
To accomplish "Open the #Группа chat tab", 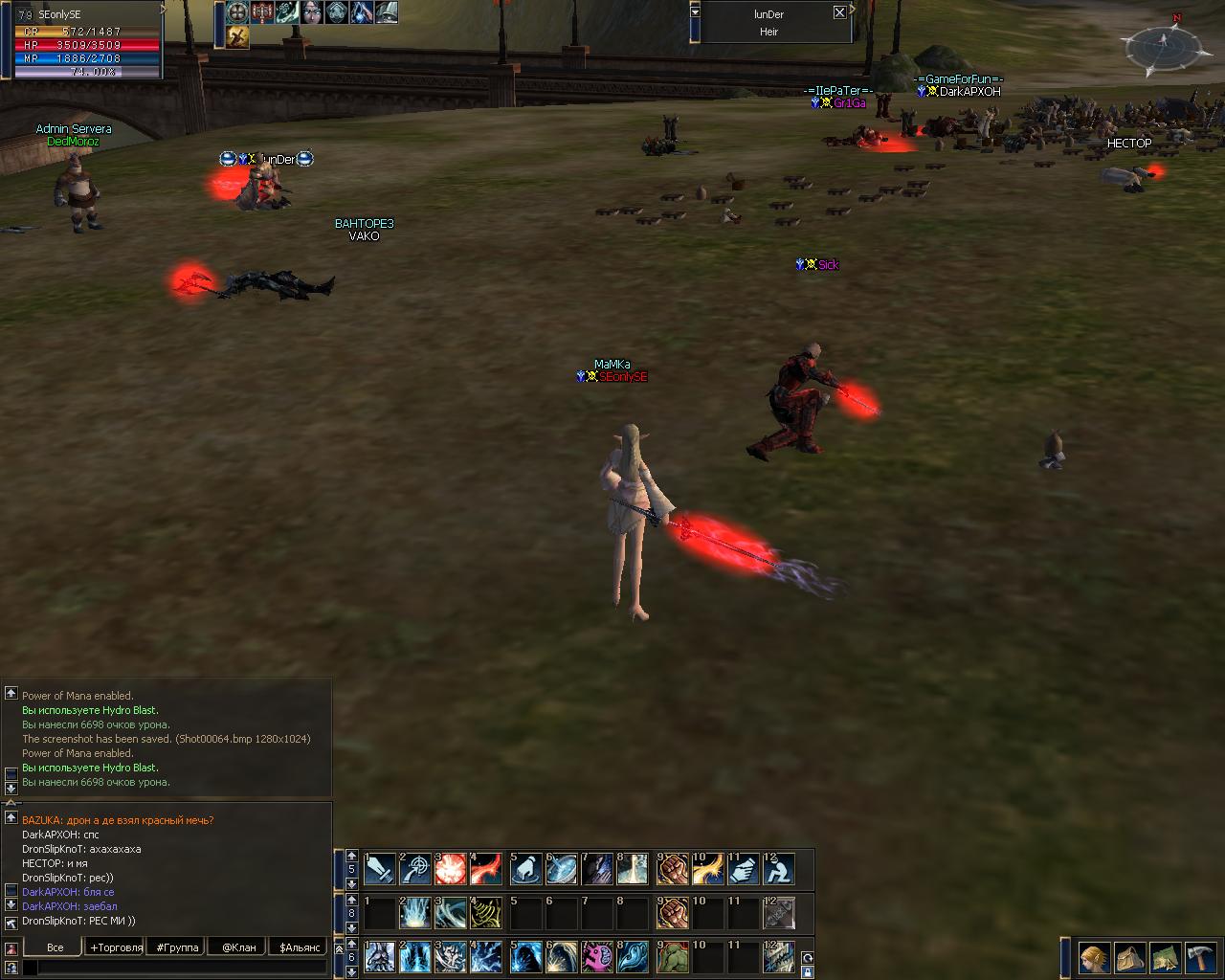I will 178,947.
